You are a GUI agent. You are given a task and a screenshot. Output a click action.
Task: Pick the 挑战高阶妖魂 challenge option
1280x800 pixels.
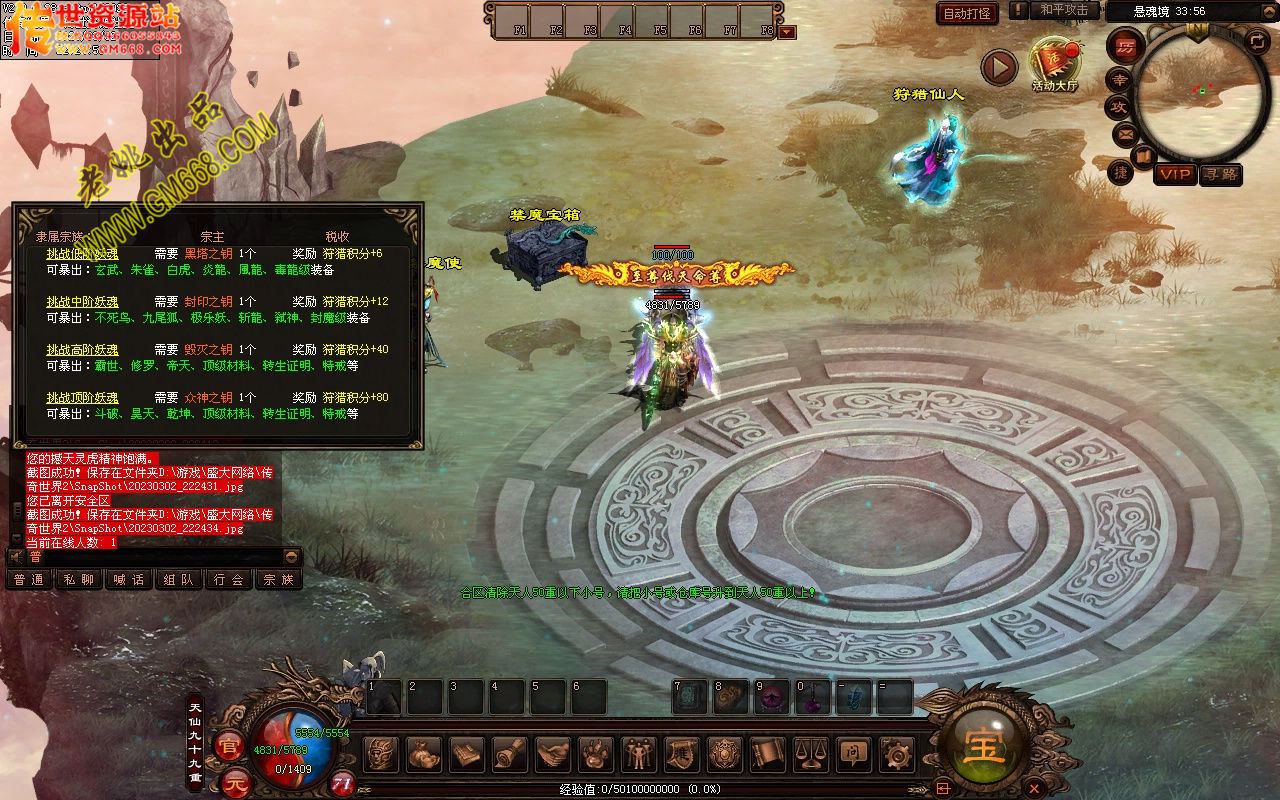tap(82, 350)
